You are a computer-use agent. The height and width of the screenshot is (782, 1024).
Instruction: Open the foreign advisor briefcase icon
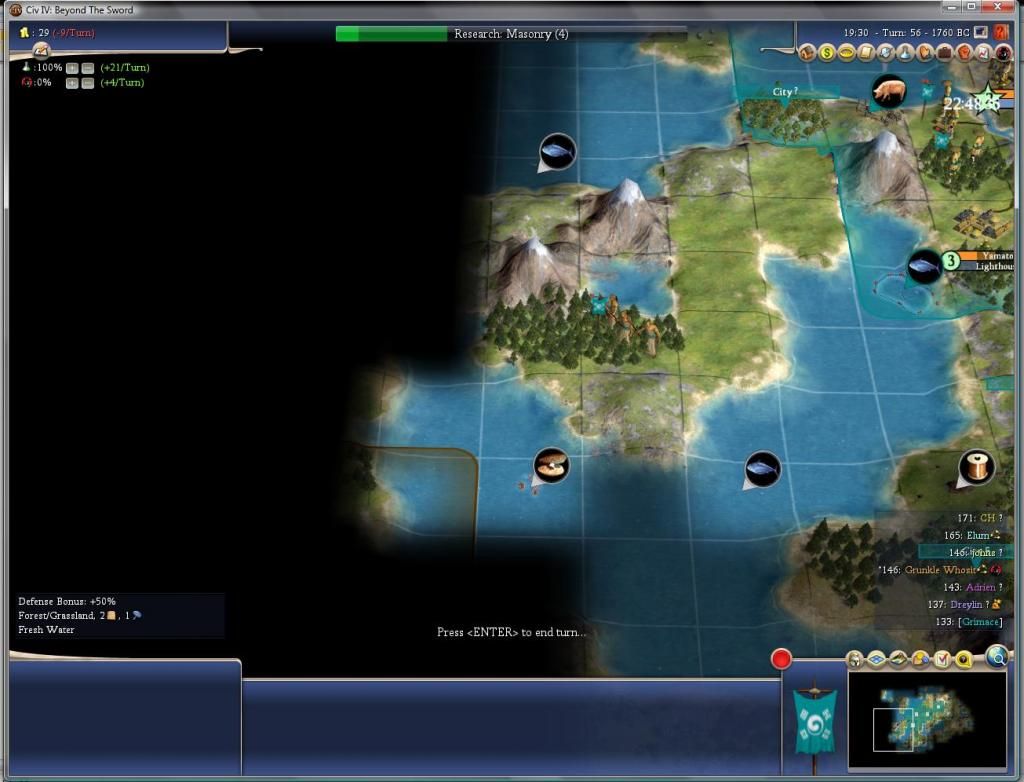click(x=945, y=53)
